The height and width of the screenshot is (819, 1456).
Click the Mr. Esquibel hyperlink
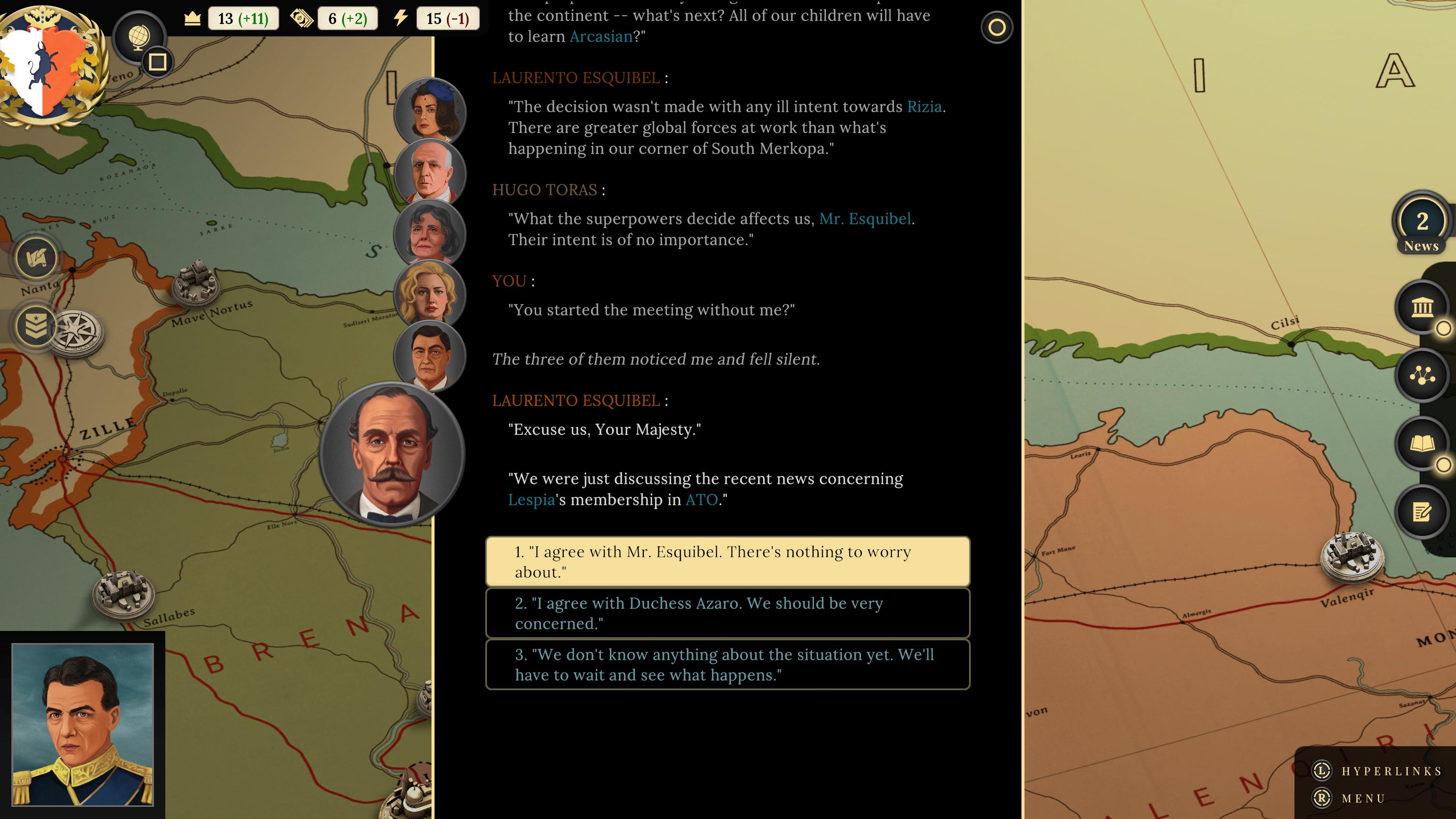[865, 219]
